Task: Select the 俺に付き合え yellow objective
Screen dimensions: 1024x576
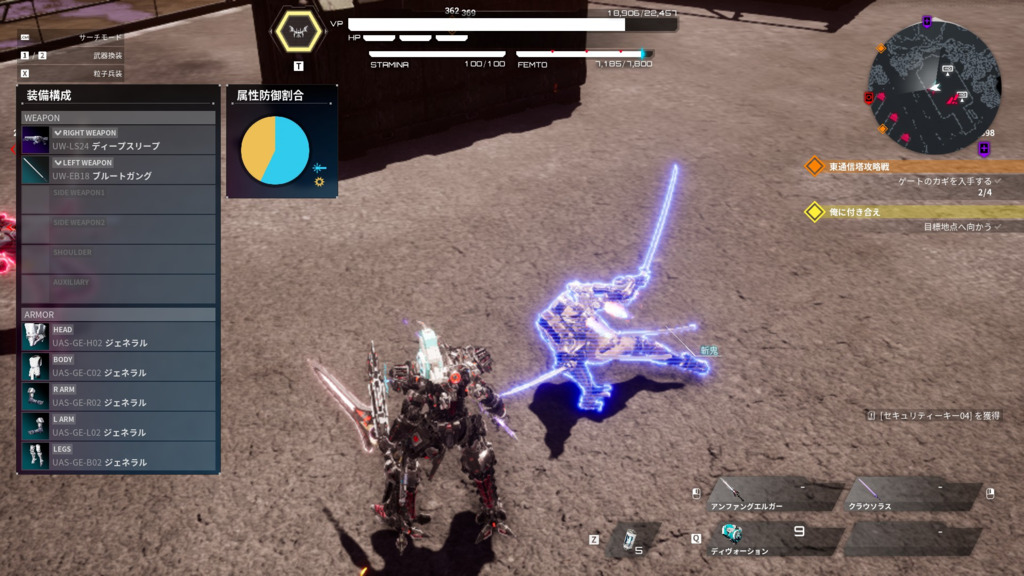Action: pyautogui.click(x=853, y=212)
